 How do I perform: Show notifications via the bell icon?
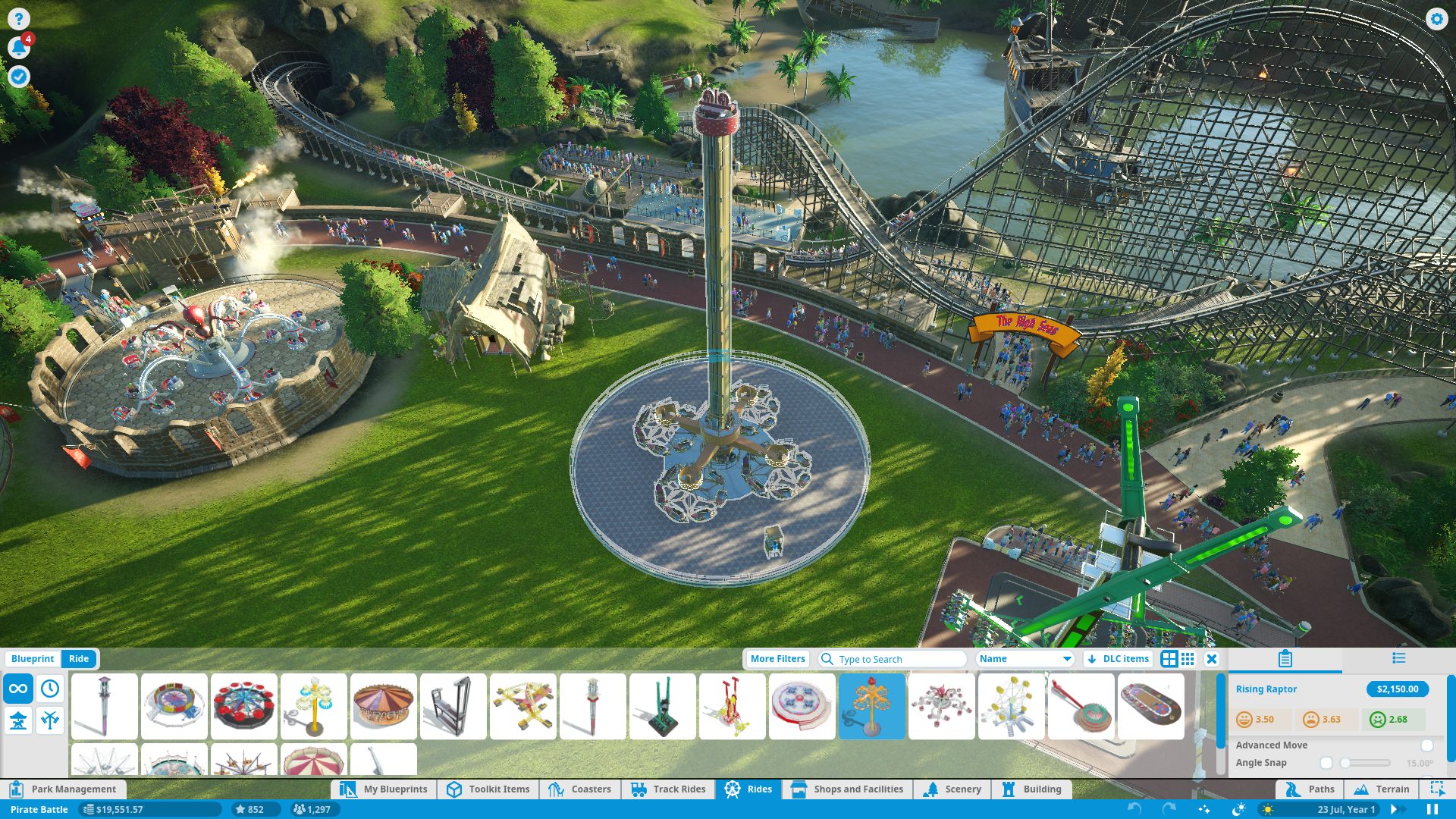click(18, 48)
